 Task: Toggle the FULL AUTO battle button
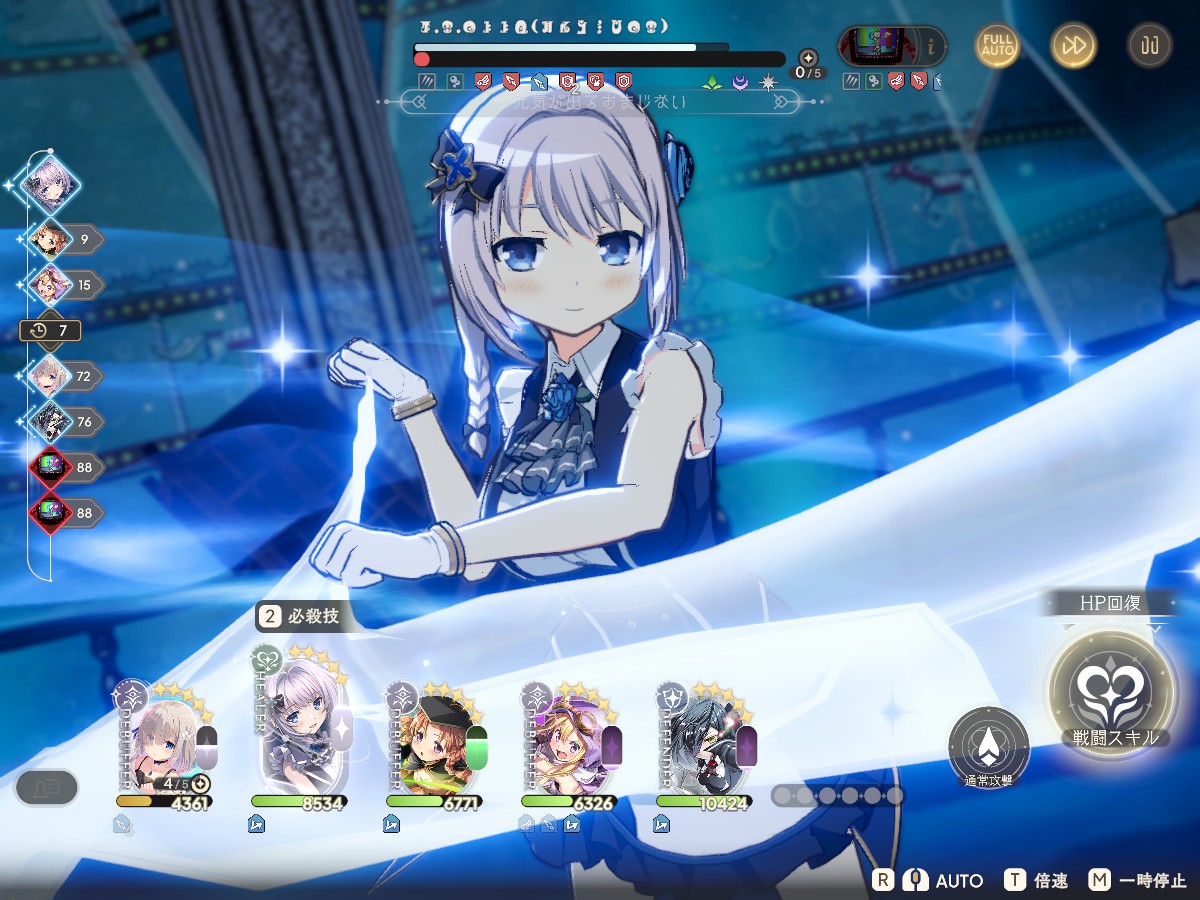click(998, 45)
